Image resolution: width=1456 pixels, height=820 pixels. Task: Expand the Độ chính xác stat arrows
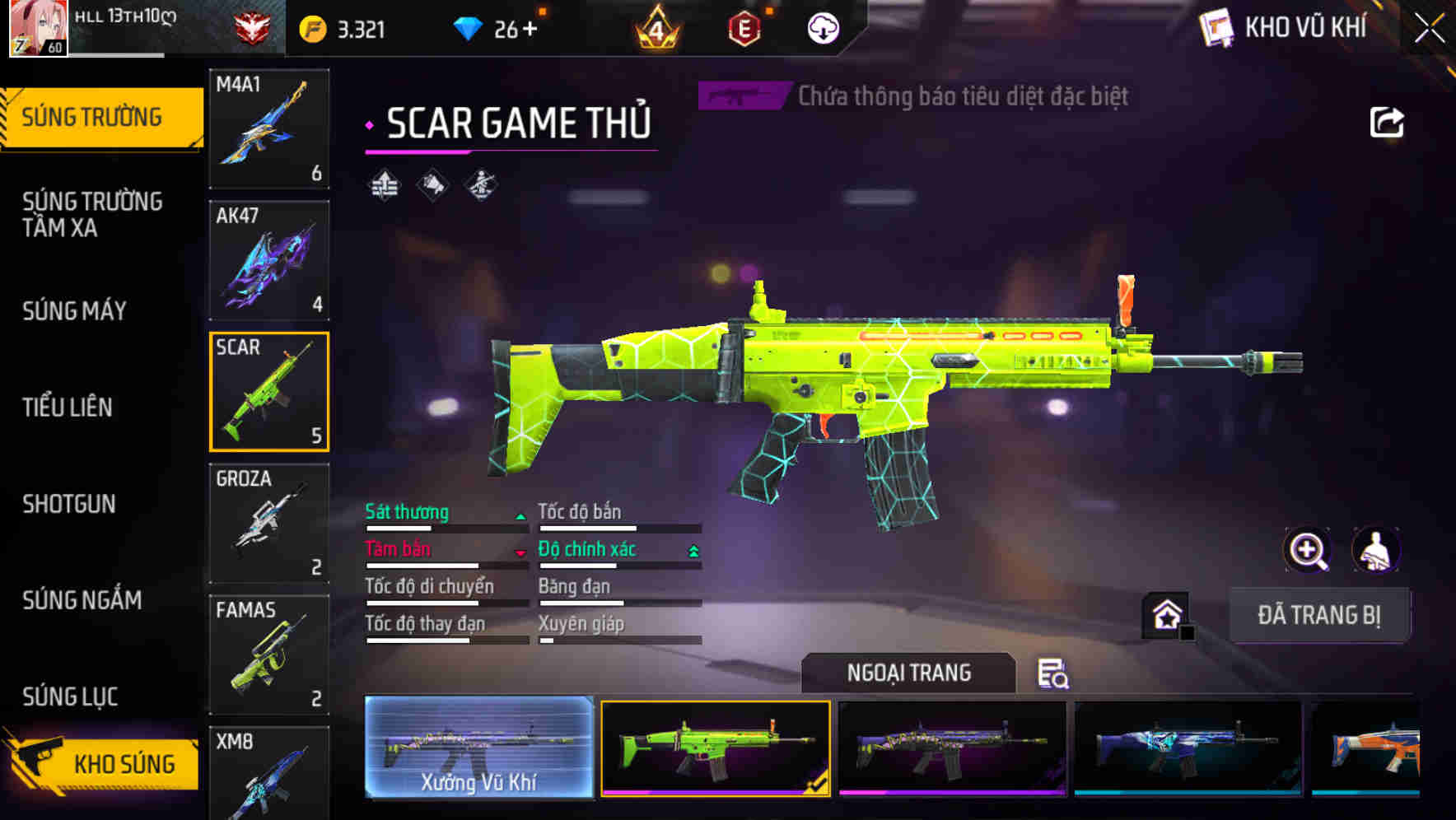(692, 551)
